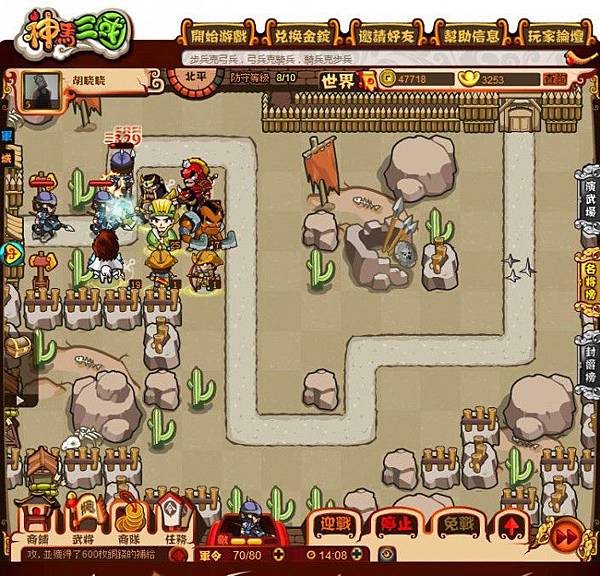Activate the fast-forward double arrow button
The width and height of the screenshot is (600, 576).
coord(566,535)
